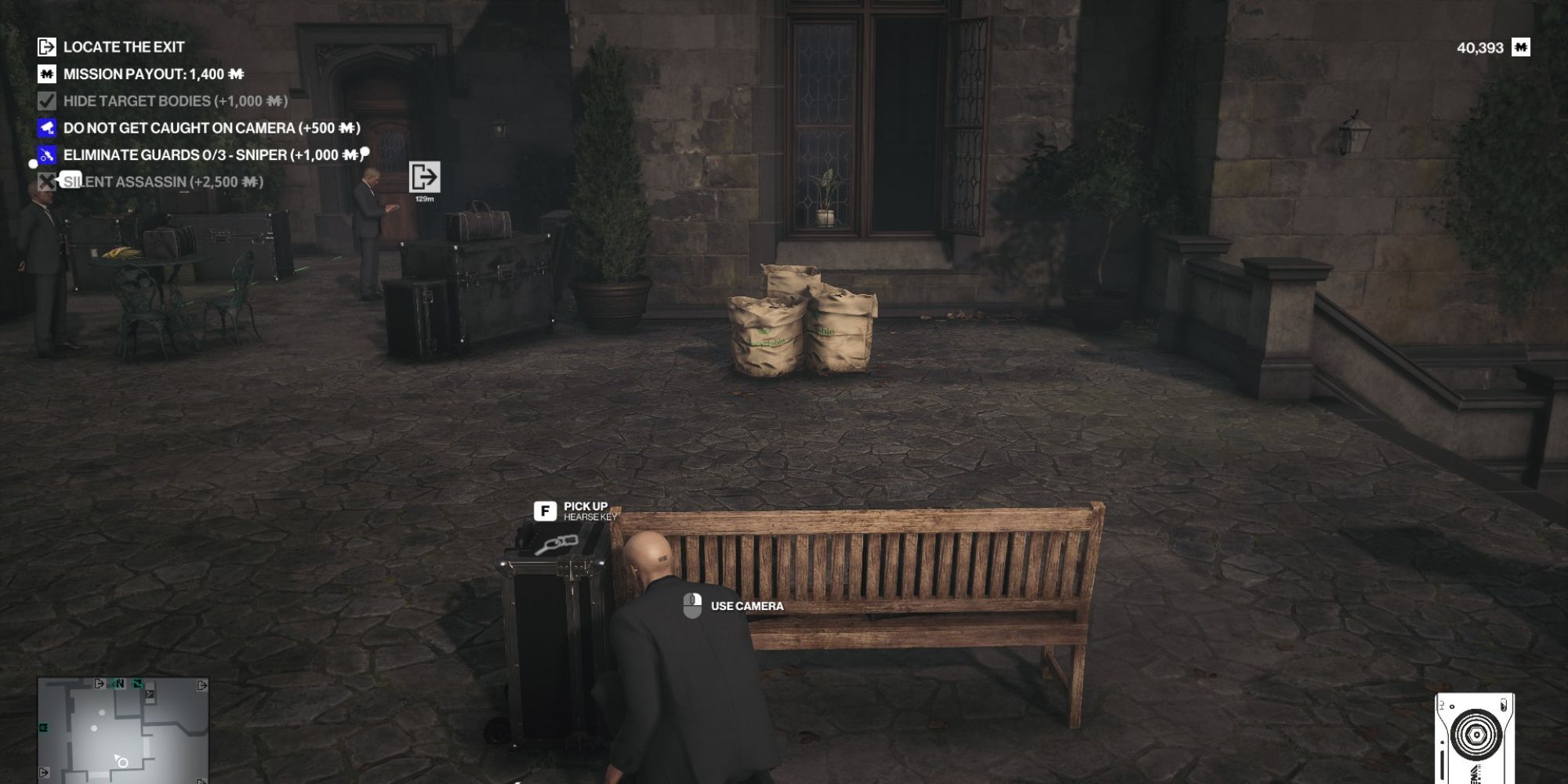Screen dimensions: 1568x784
Task: Click the X icon next to Silent Assassin
Action: click(47, 181)
